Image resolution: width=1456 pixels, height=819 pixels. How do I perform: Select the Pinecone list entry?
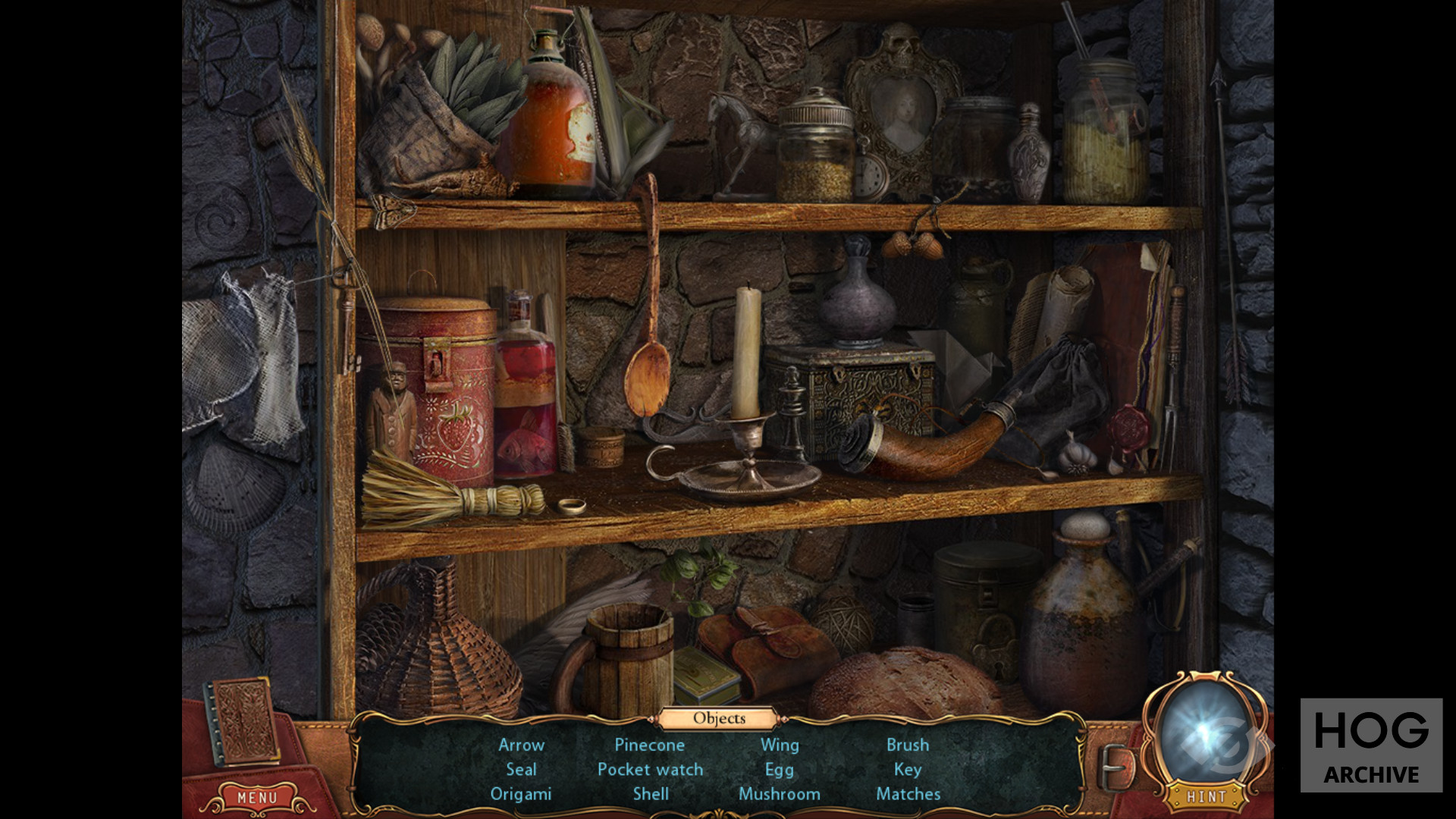649,745
